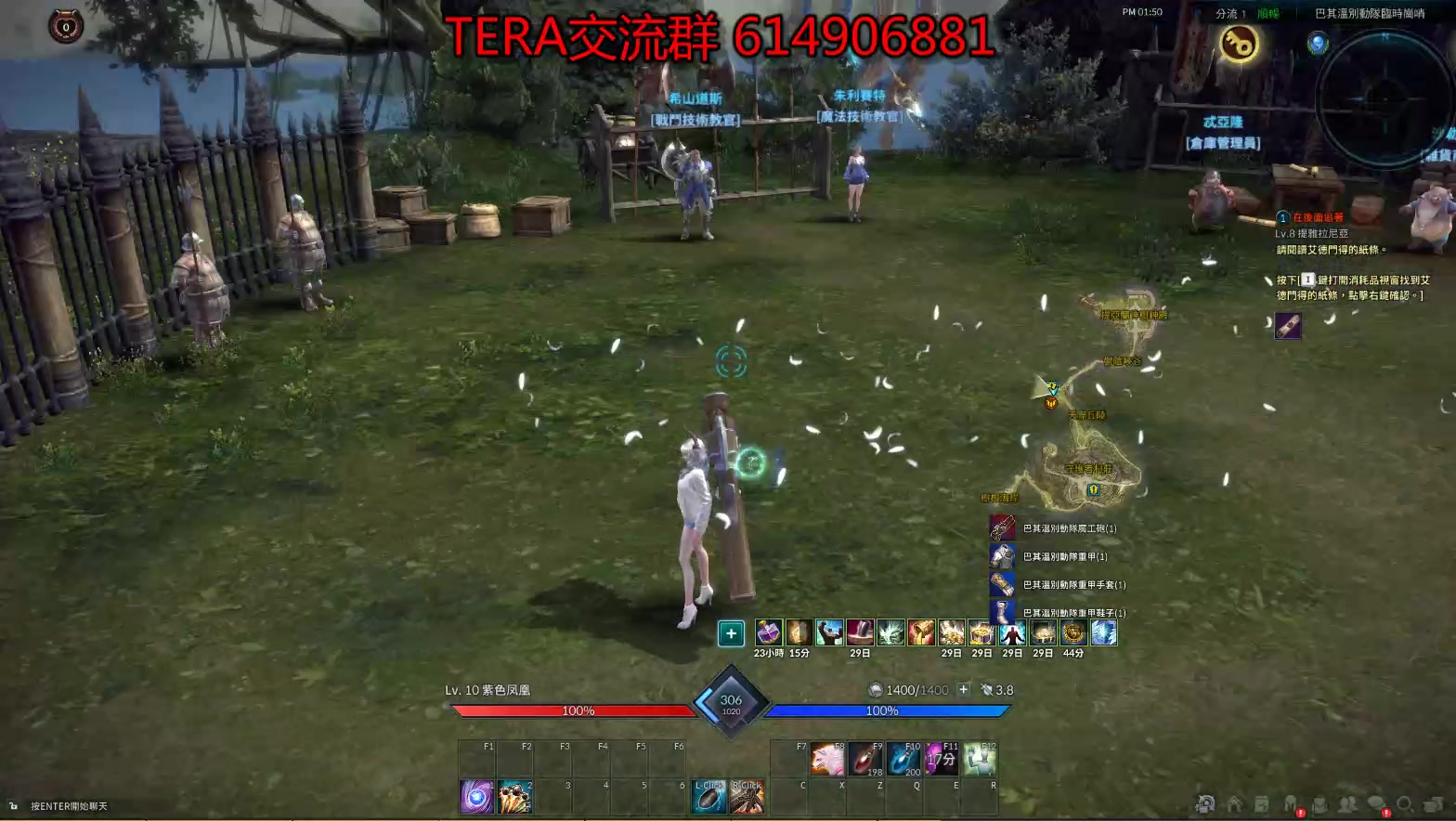Viewport: 1456px width, 821px height.
Task: Open the inventory bag icon
Action: pos(1319,802)
